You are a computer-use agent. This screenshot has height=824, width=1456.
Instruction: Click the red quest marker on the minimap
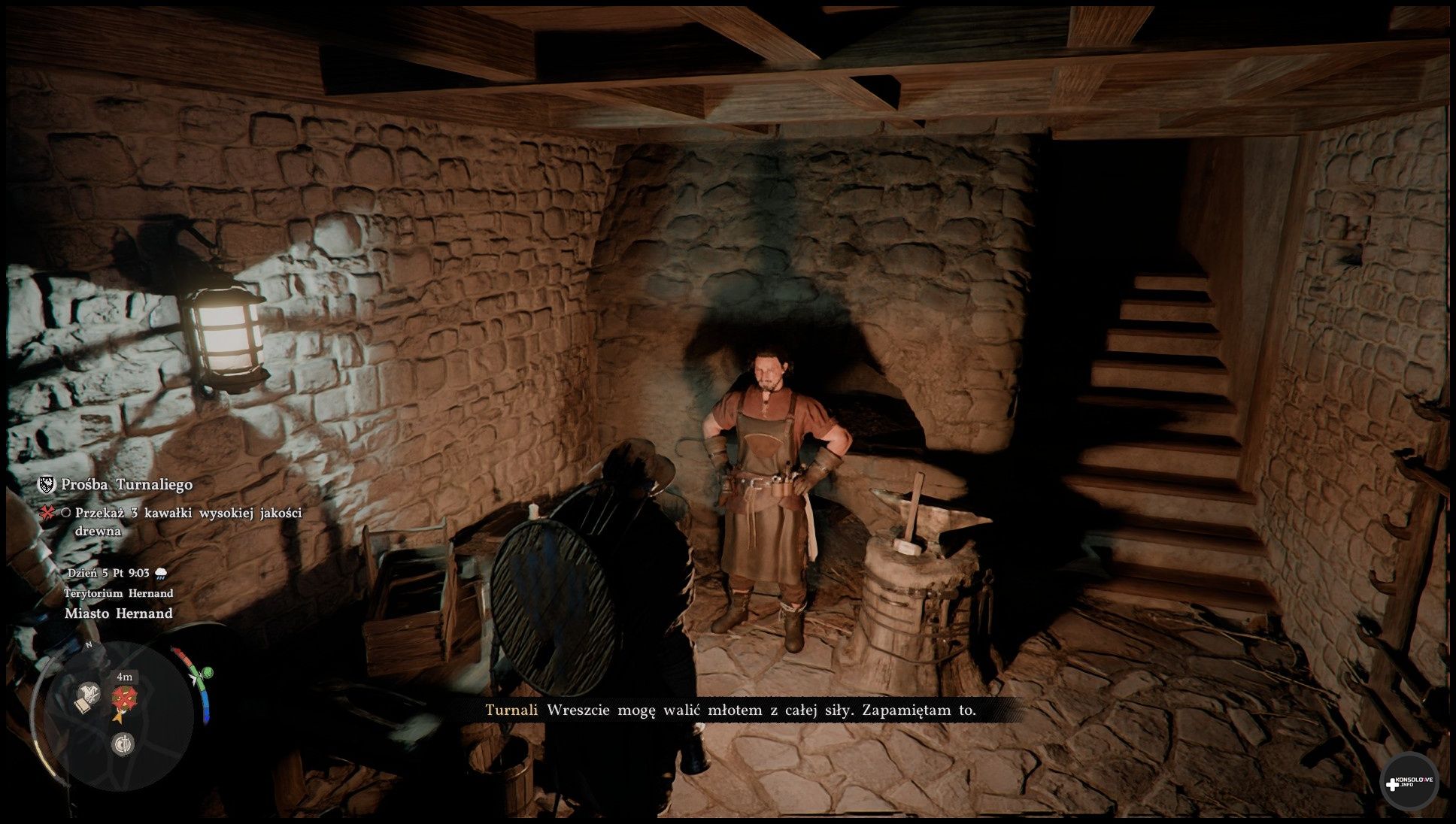pyautogui.click(x=123, y=698)
